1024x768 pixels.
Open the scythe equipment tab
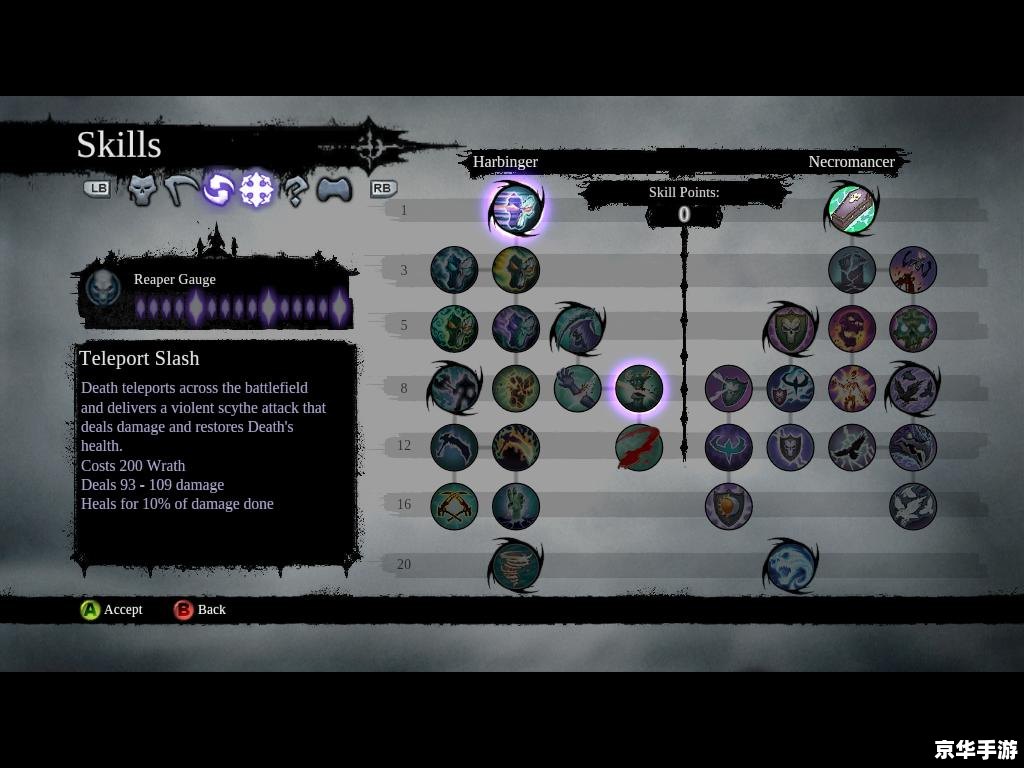point(179,189)
